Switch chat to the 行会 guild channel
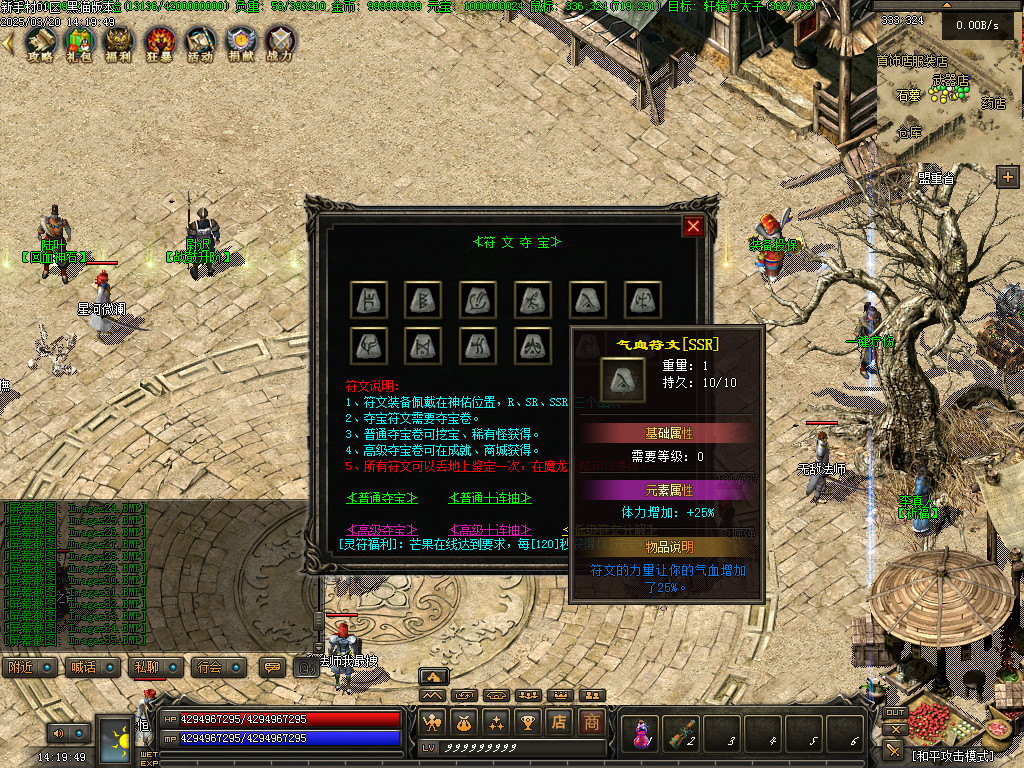 coord(208,667)
